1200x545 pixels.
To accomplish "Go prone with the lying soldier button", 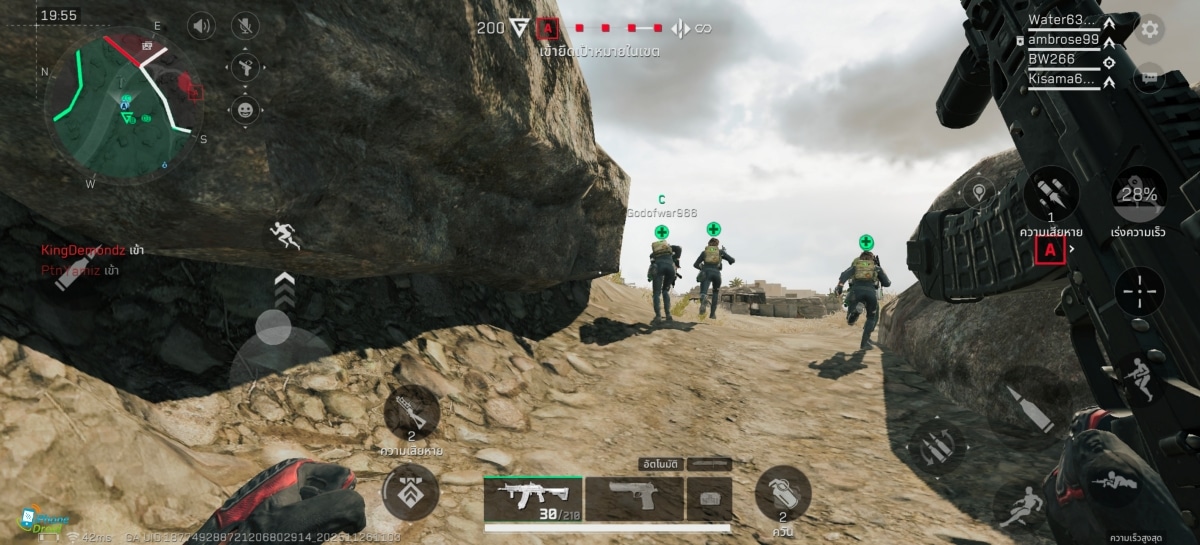I will click(x=1110, y=482).
